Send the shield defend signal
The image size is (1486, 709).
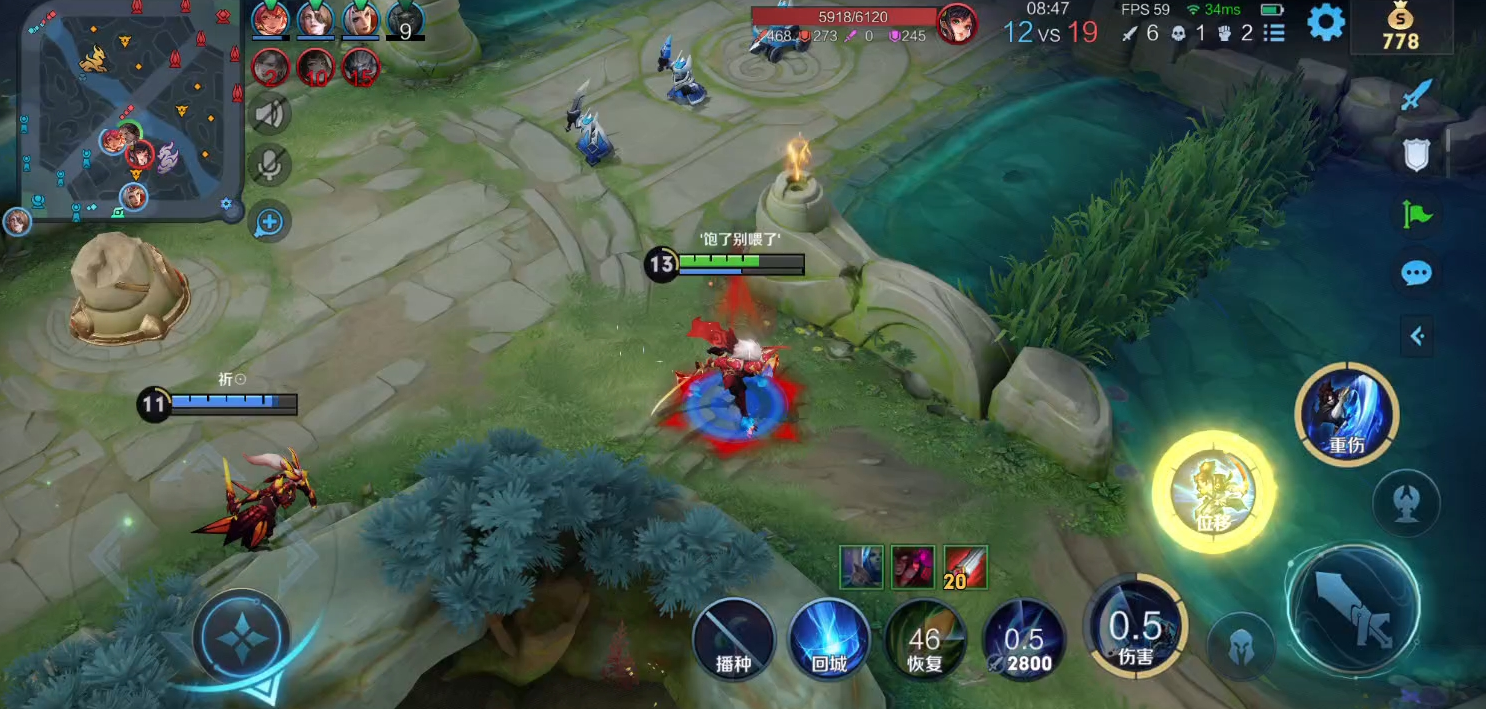click(1416, 154)
